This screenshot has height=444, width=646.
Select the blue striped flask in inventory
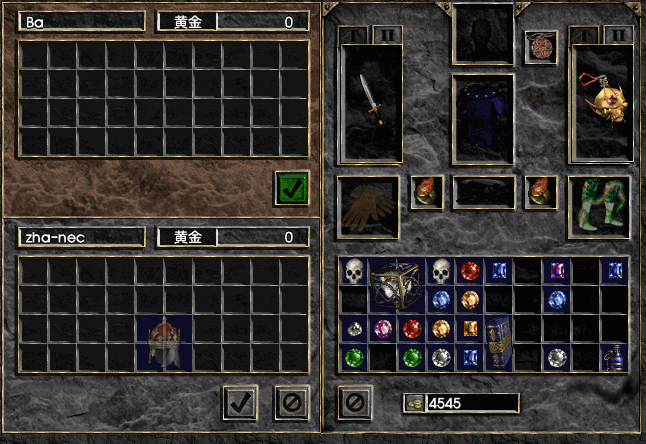614,357
